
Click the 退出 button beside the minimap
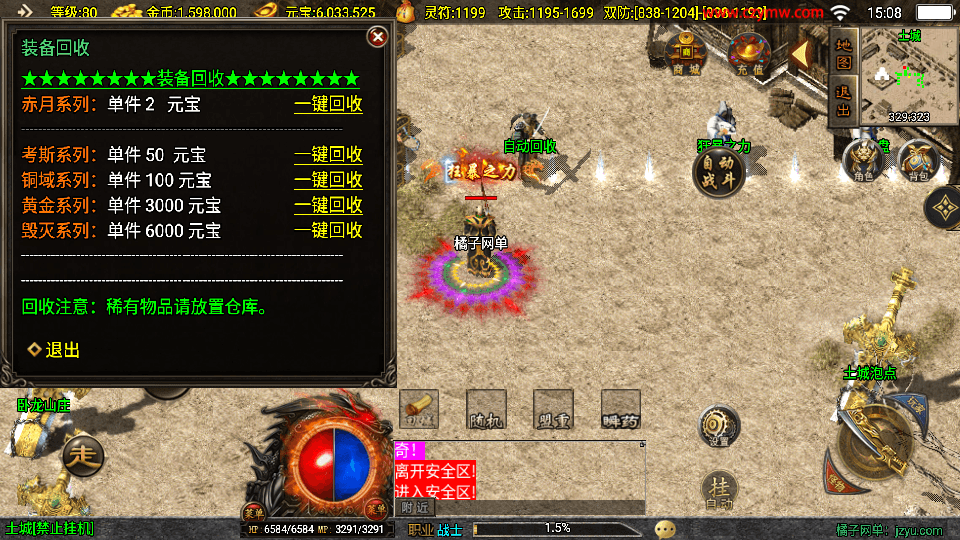[x=843, y=98]
